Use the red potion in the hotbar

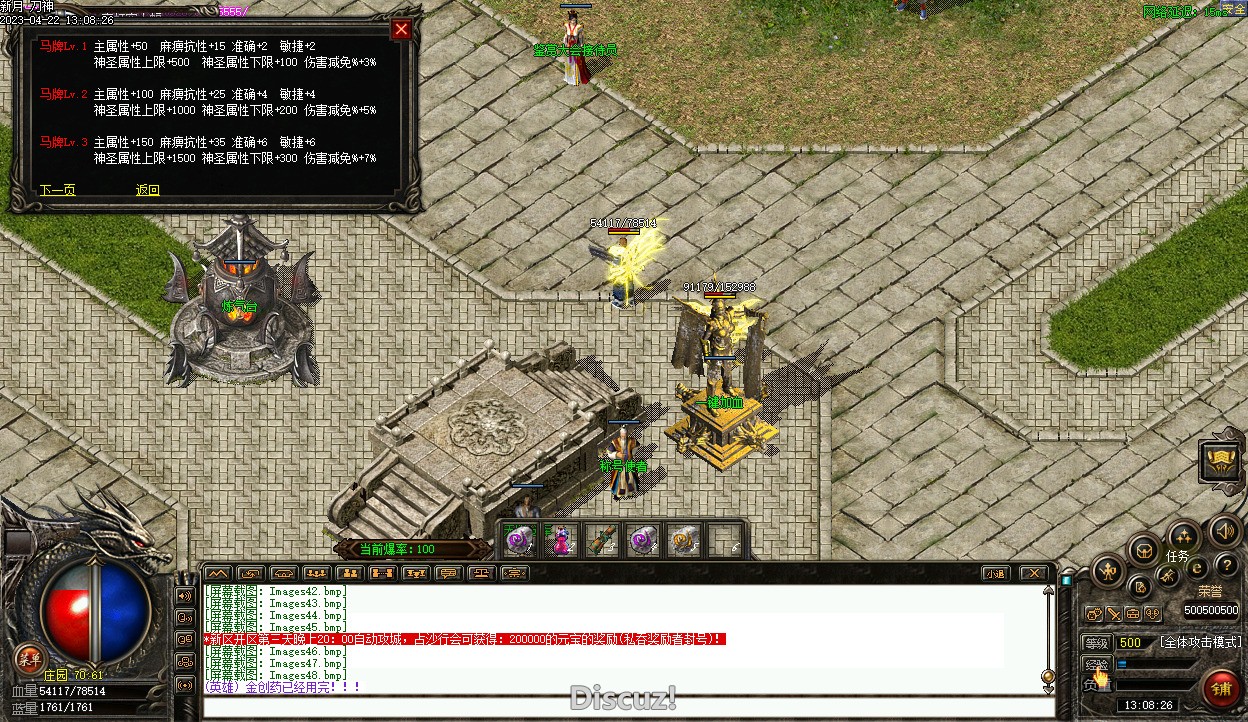[x=562, y=541]
